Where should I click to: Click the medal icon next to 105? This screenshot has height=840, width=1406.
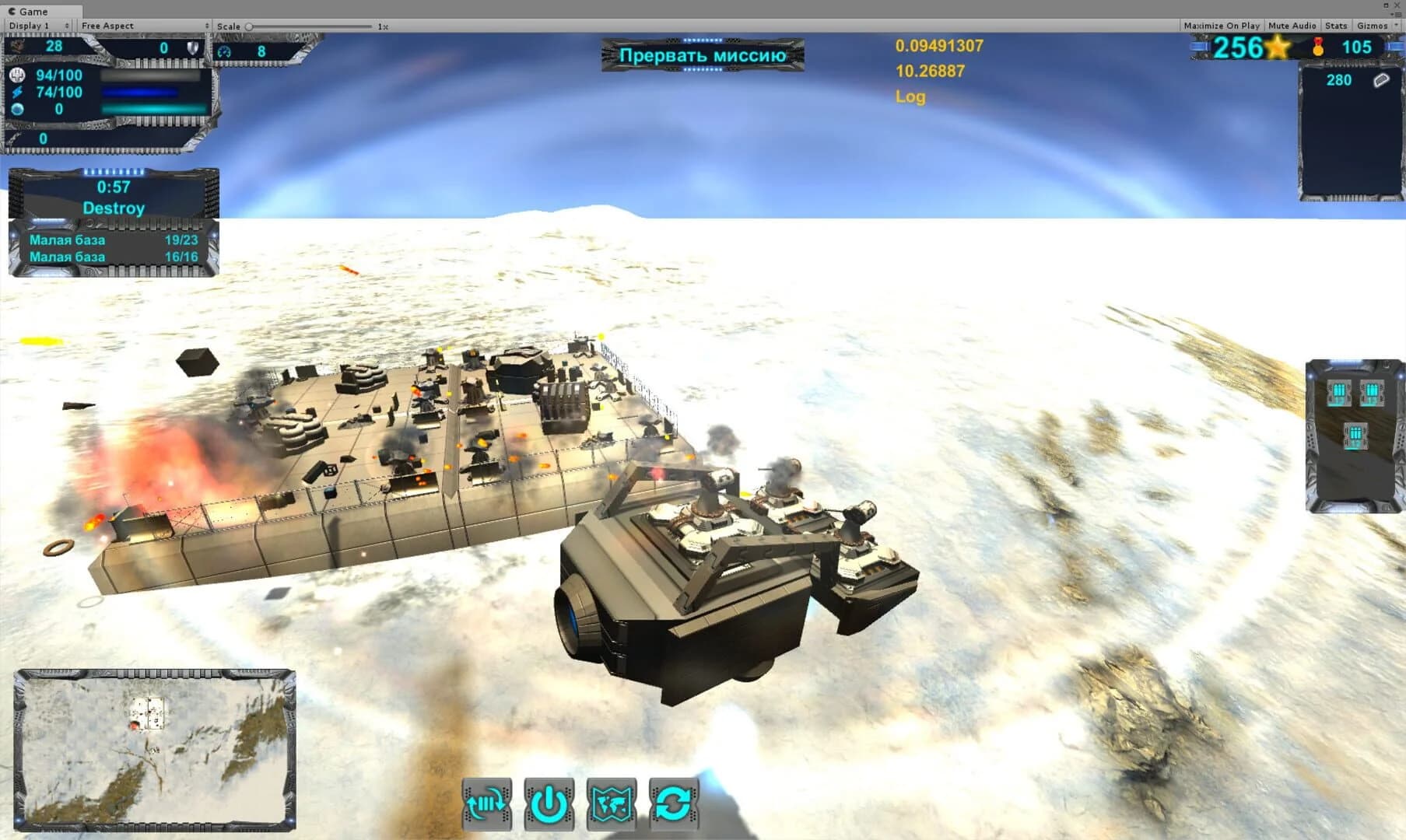click(x=1320, y=47)
